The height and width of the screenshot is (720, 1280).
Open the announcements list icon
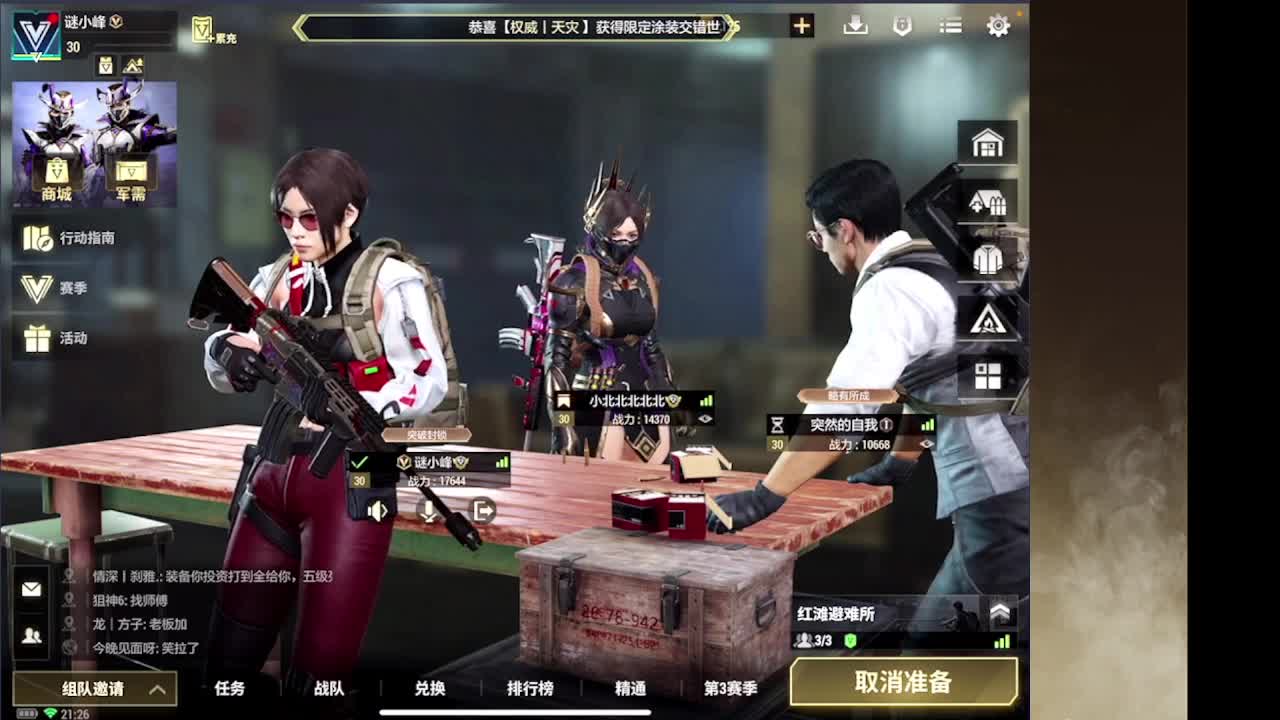948,26
